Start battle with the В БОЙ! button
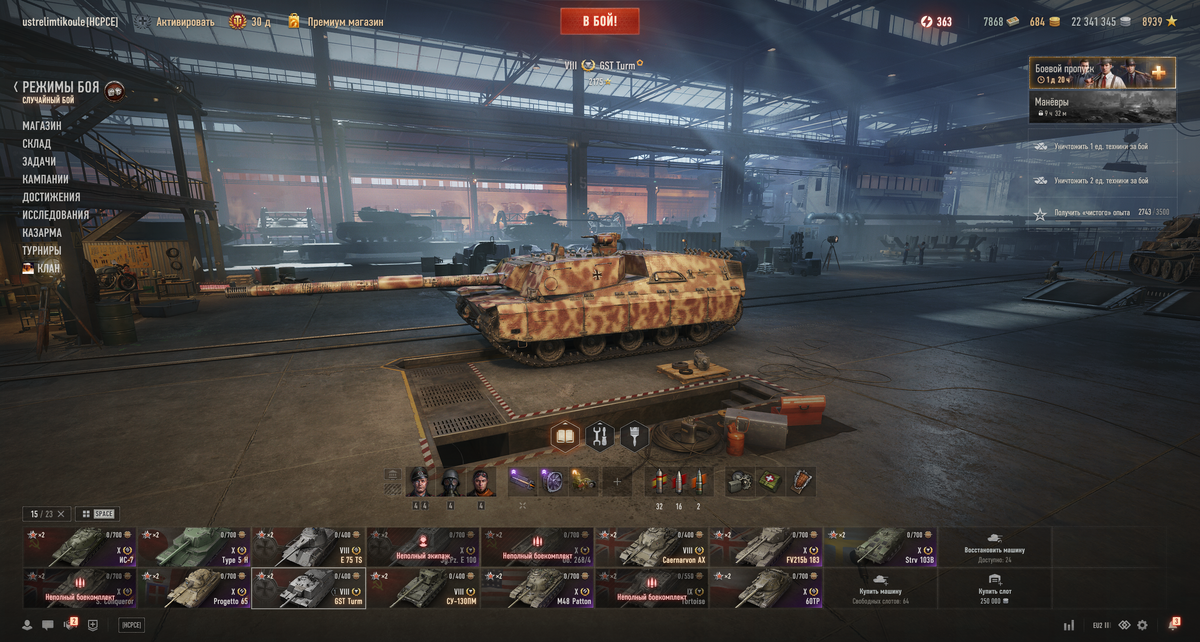The width and height of the screenshot is (1200, 642). click(600, 21)
